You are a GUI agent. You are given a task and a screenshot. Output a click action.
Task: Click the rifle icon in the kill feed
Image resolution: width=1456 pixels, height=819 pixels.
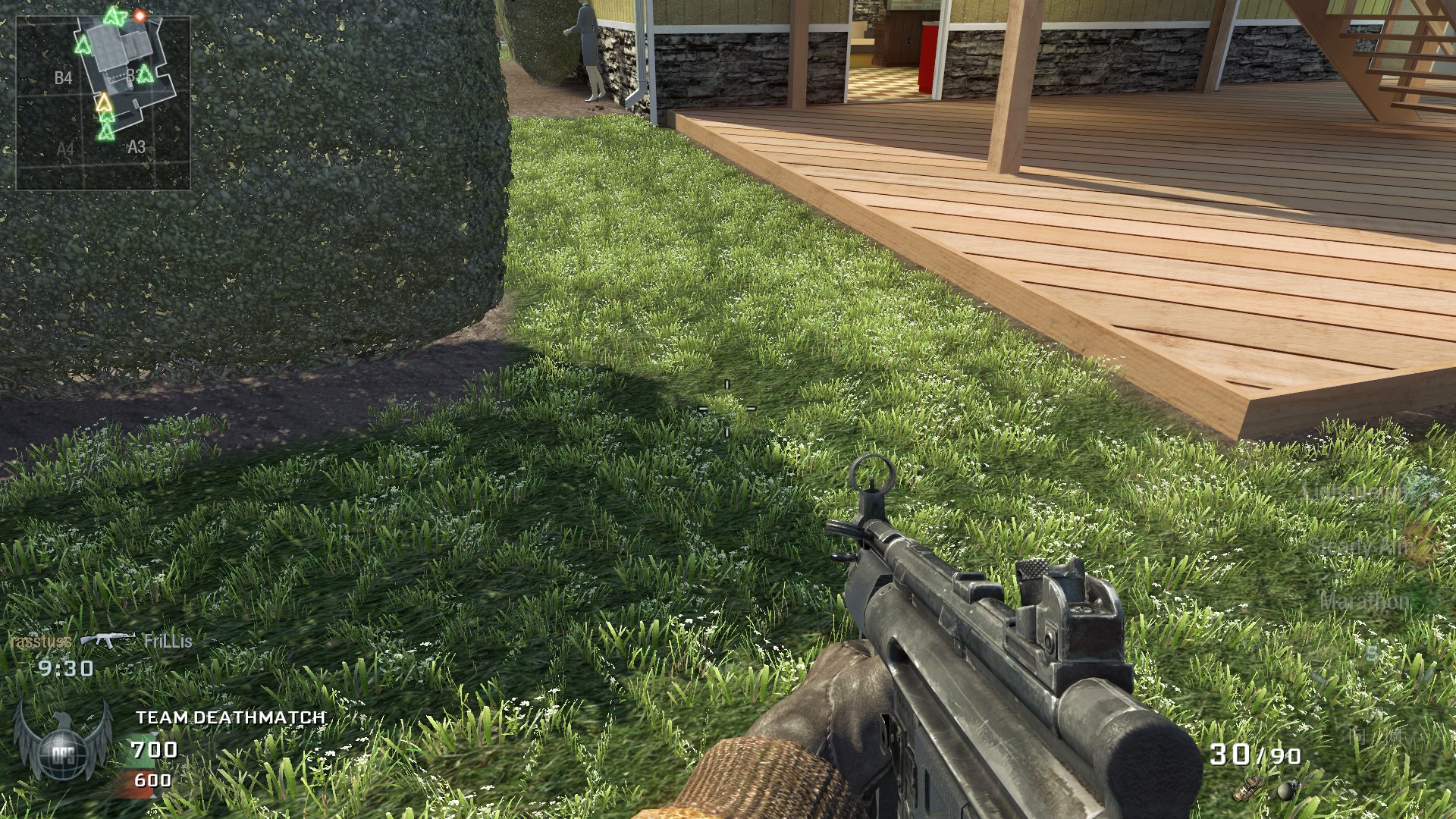pos(108,640)
